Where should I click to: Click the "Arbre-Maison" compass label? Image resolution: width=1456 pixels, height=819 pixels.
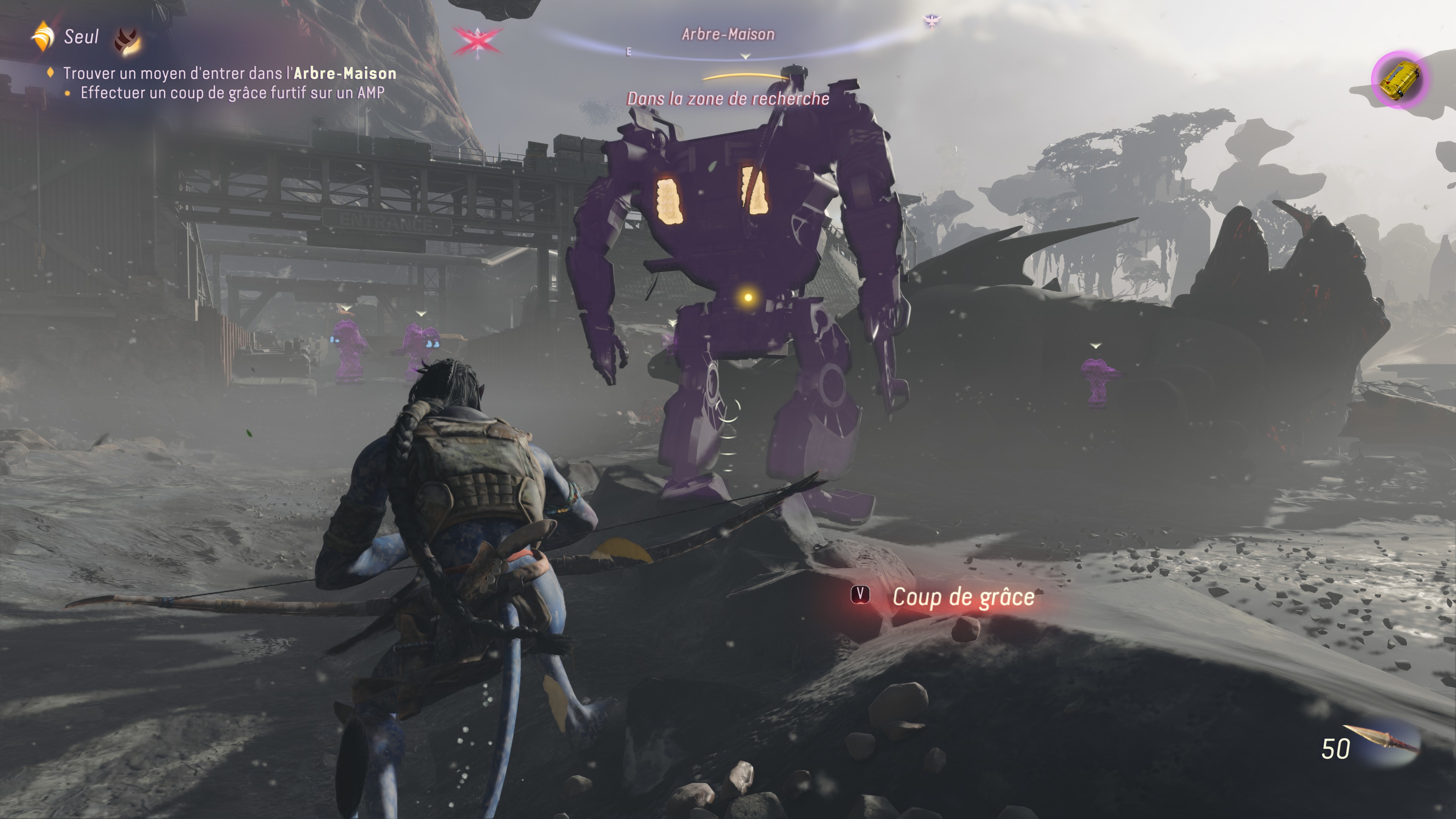(x=728, y=35)
